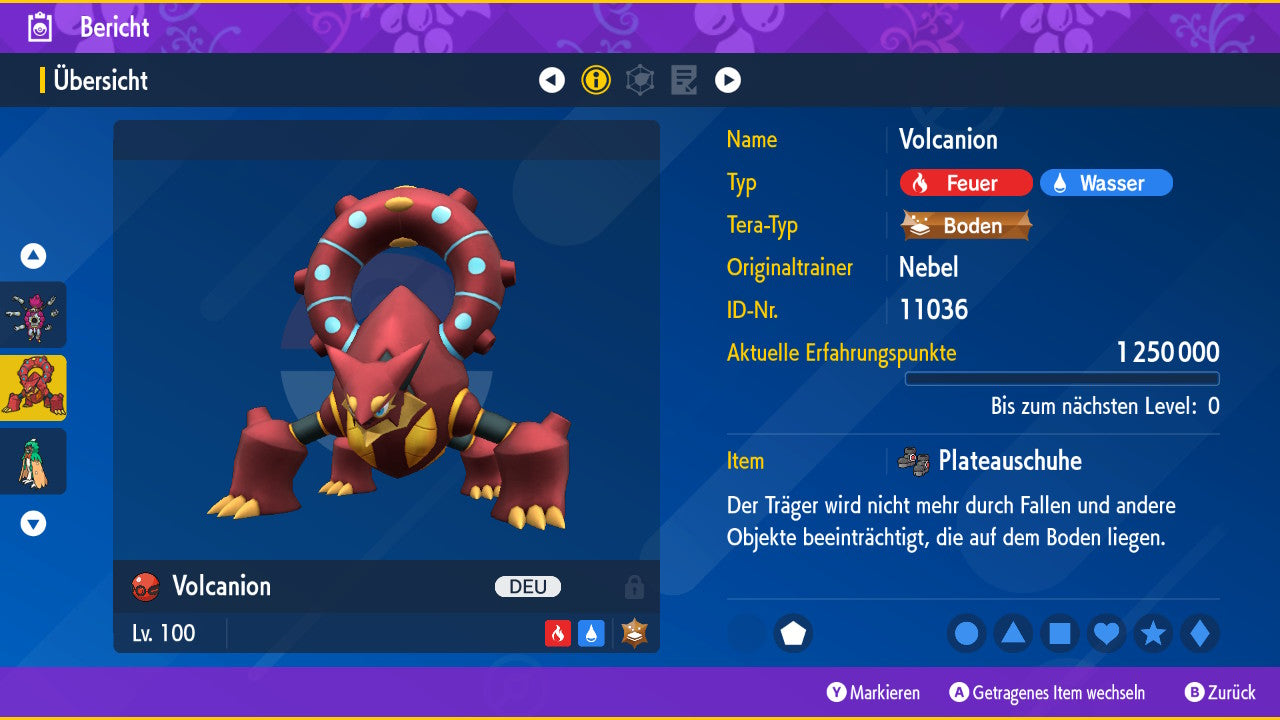Click the Plateauschuhe held item entry
The height and width of the screenshot is (720, 1280).
point(1008,461)
